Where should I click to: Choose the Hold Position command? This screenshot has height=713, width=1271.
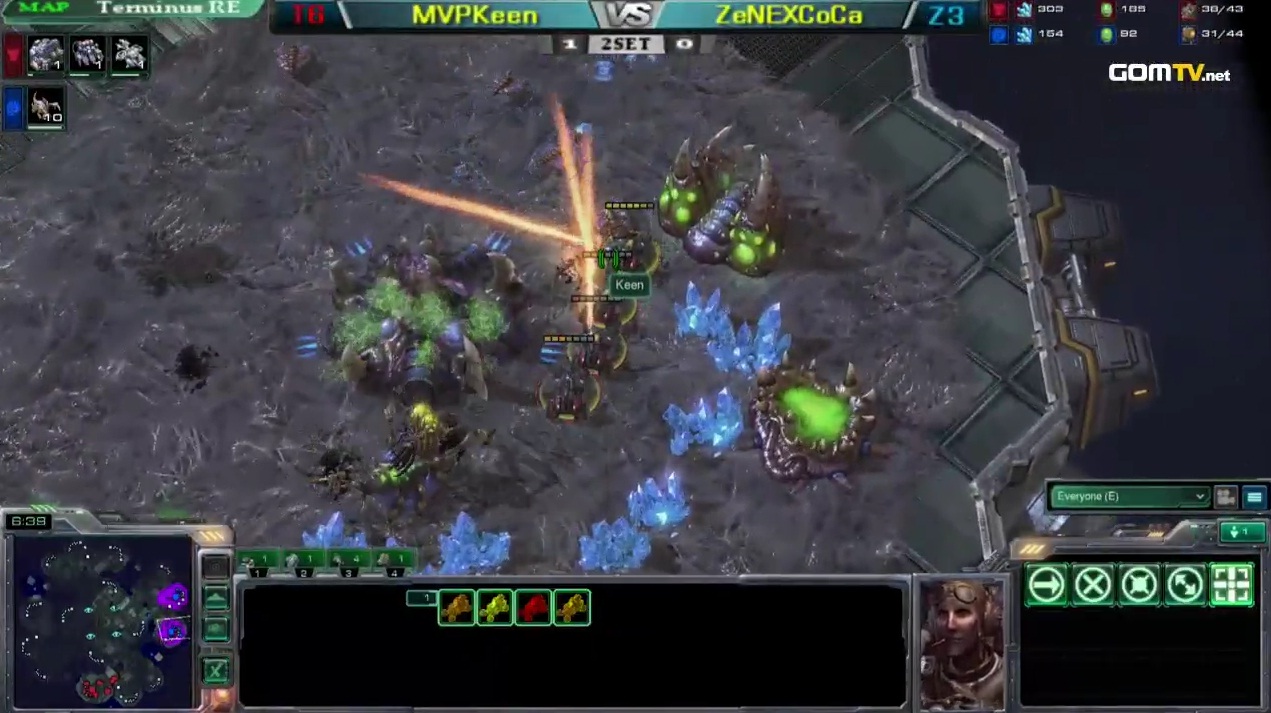(x=1139, y=585)
